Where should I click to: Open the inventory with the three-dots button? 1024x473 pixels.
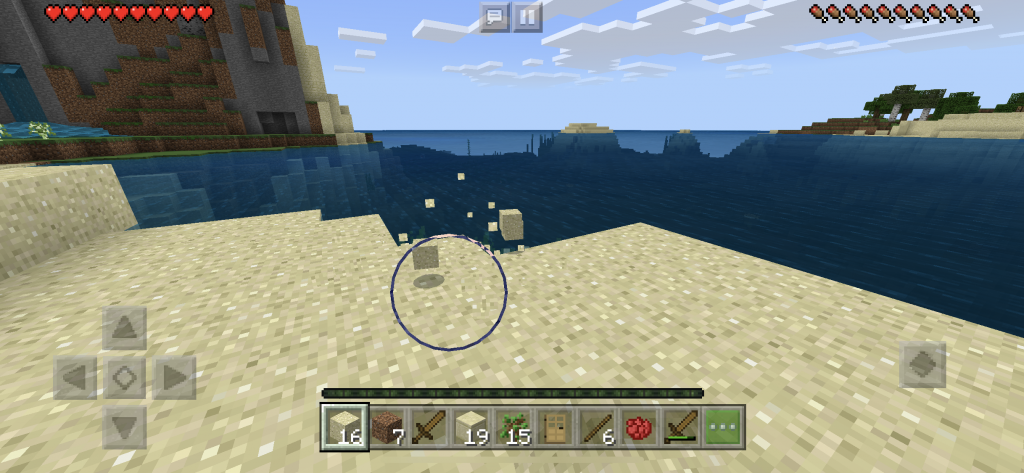(723, 427)
